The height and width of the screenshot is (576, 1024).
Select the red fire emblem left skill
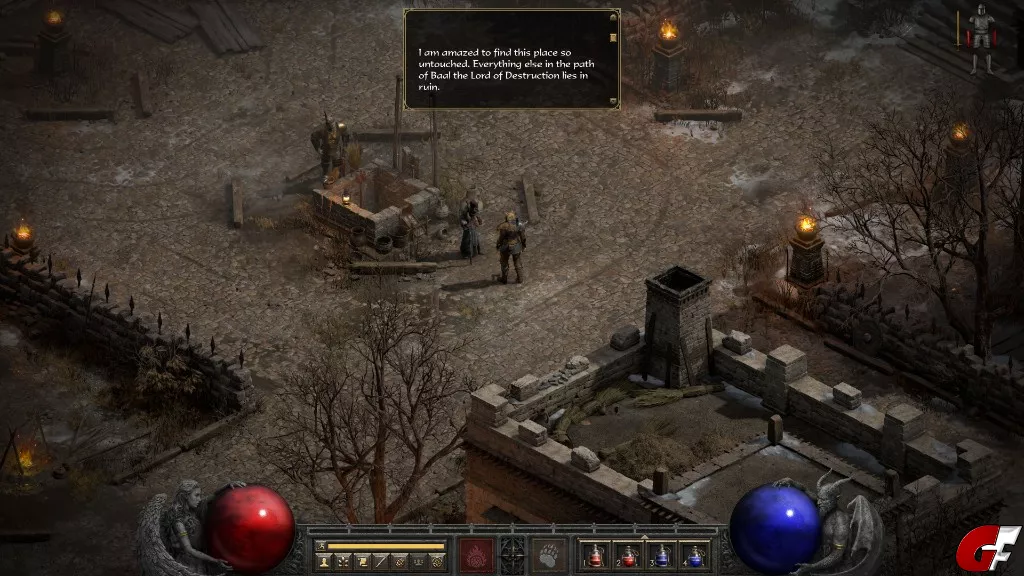[x=475, y=554]
